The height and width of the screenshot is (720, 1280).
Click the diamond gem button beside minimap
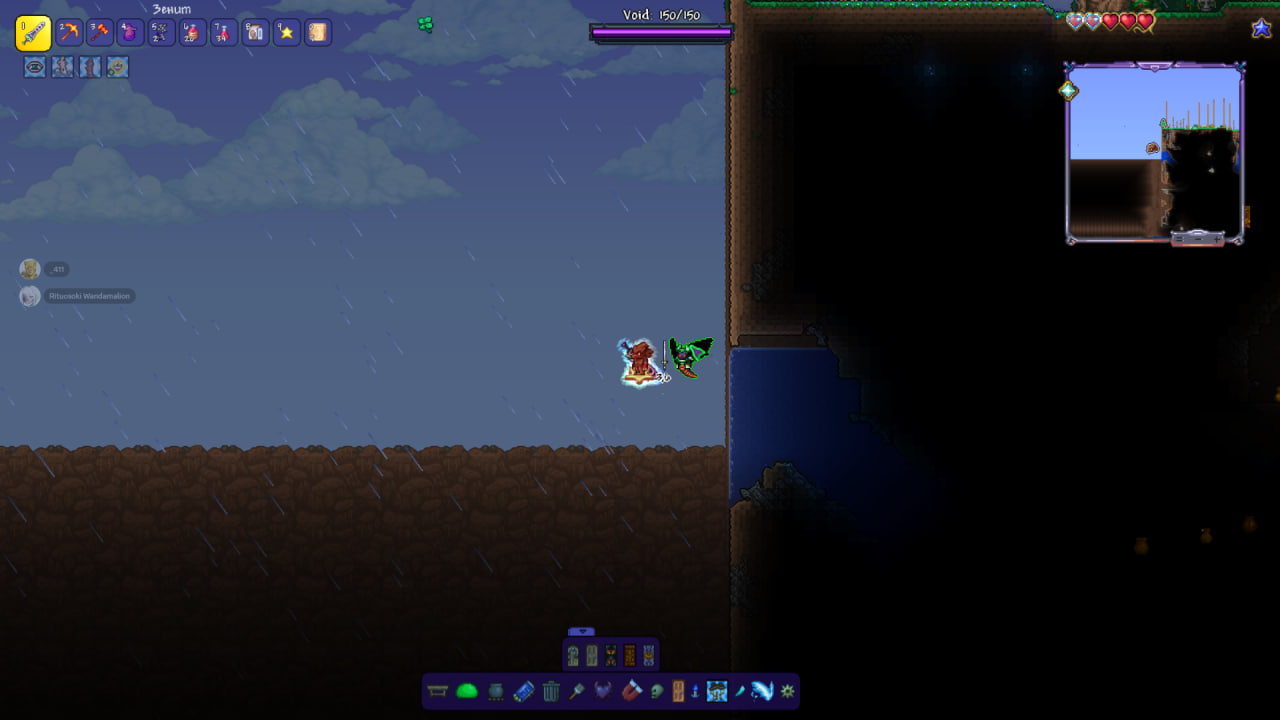(1068, 90)
